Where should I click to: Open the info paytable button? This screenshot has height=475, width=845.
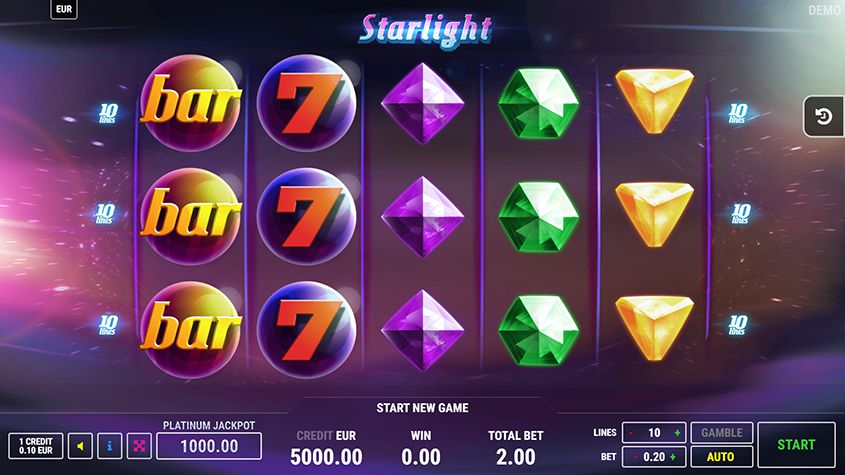(x=110, y=446)
